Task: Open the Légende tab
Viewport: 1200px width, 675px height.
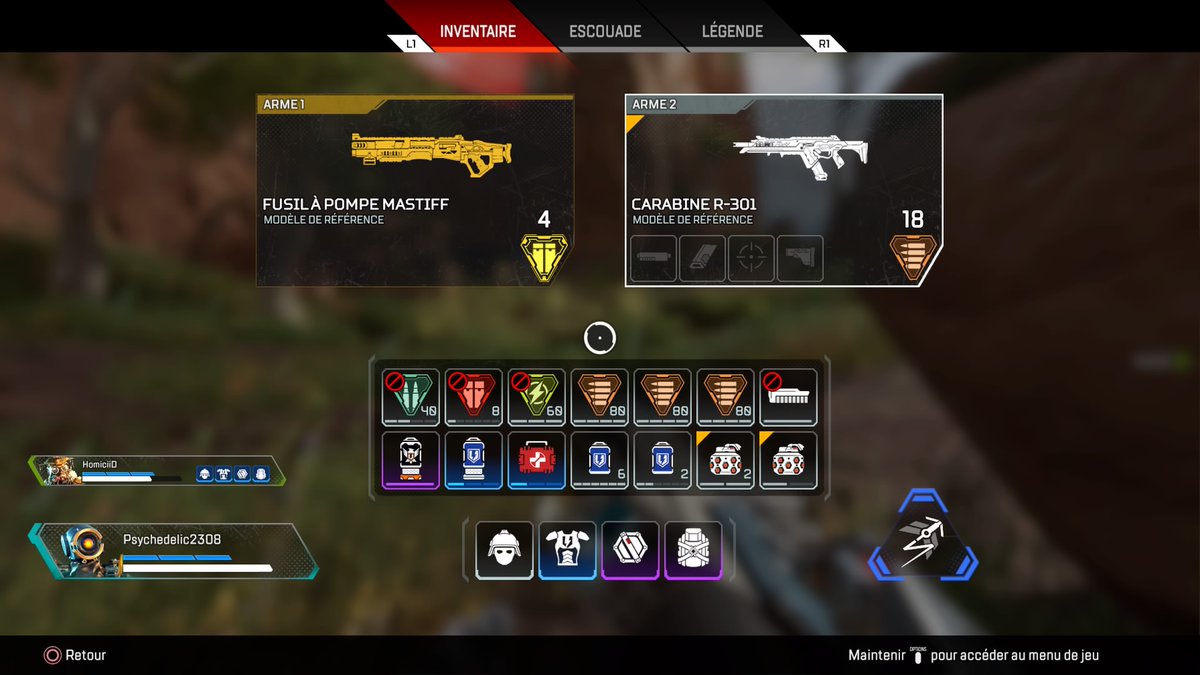Action: click(733, 31)
